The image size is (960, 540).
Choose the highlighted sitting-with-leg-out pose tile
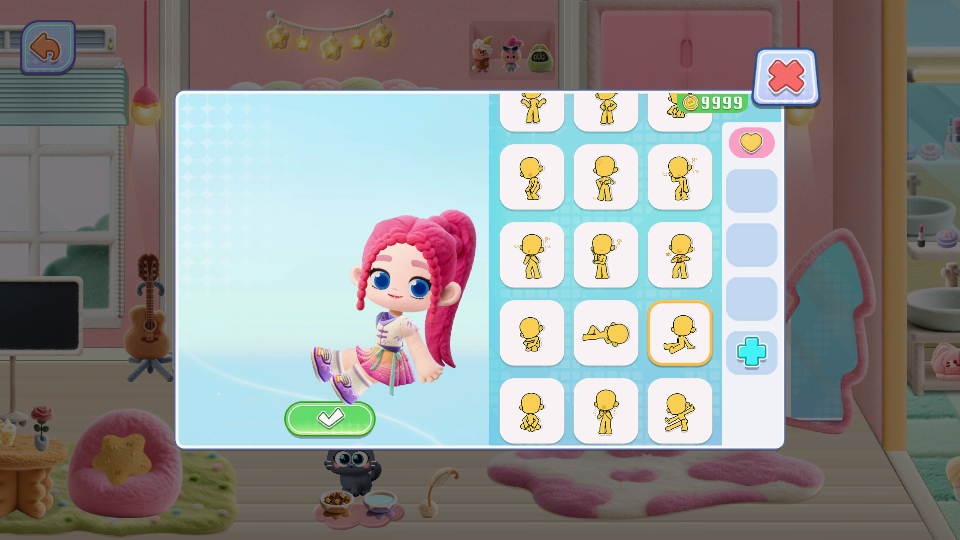point(680,333)
